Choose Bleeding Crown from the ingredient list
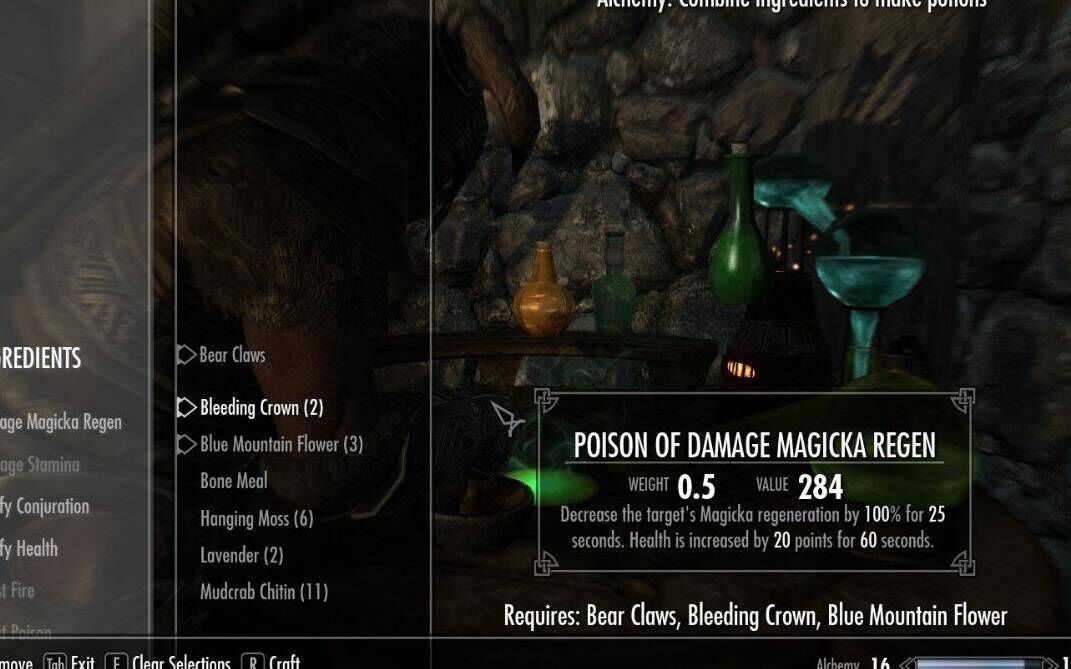 pyautogui.click(x=261, y=408)
